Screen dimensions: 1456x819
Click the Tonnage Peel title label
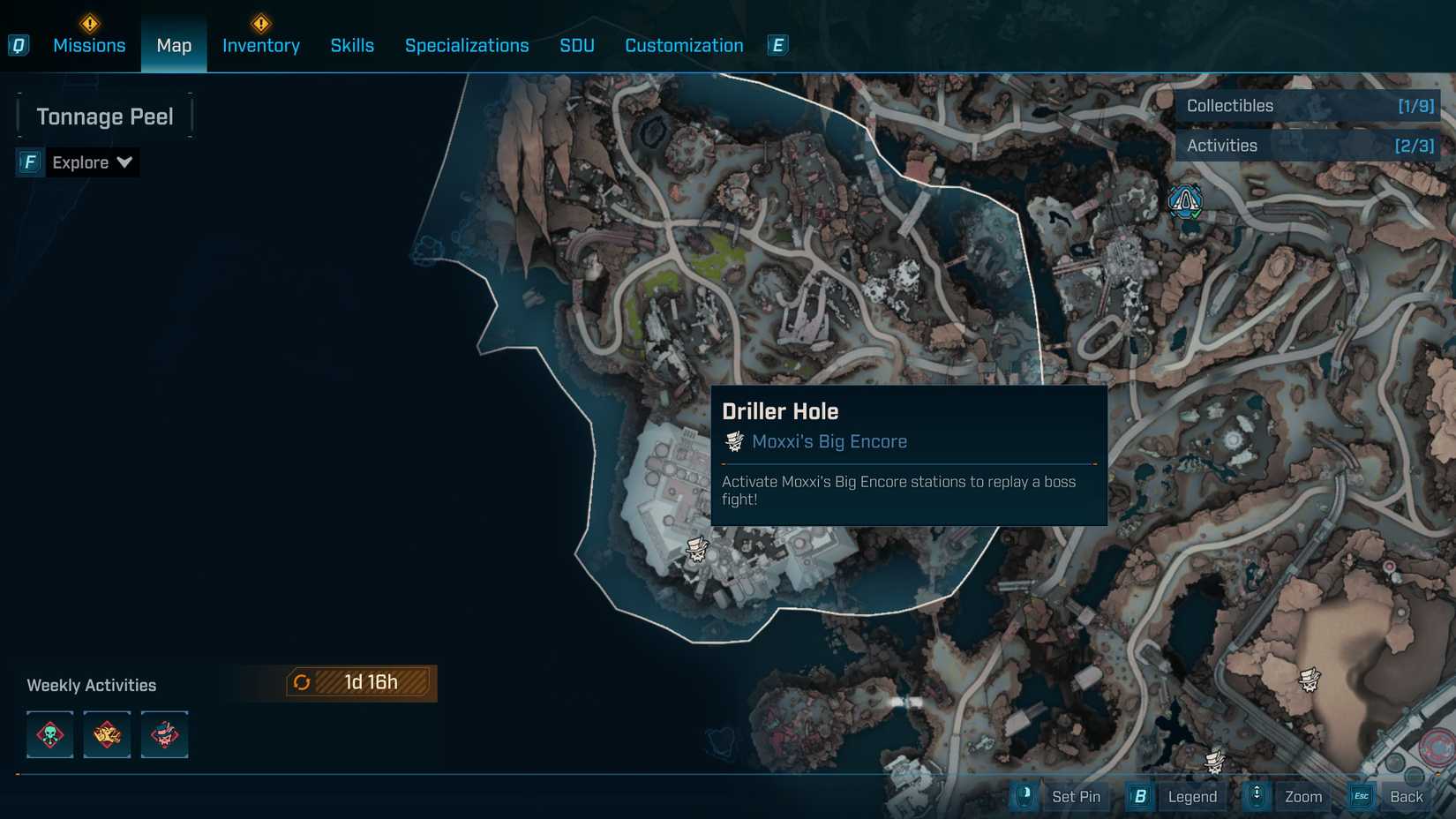pyautogui.click(x=104, y=116)
